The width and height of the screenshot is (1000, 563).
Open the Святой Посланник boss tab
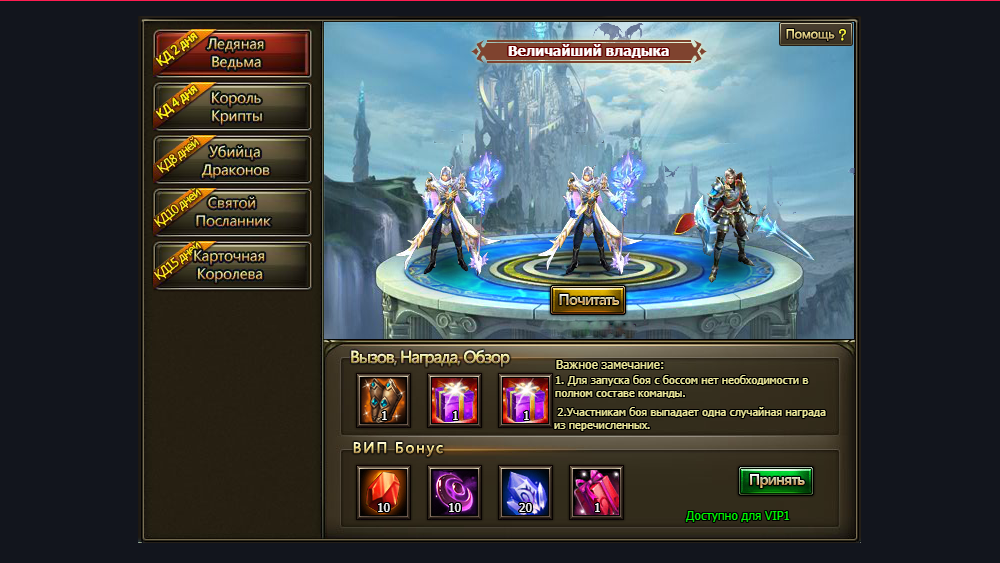tap(233, 213)
